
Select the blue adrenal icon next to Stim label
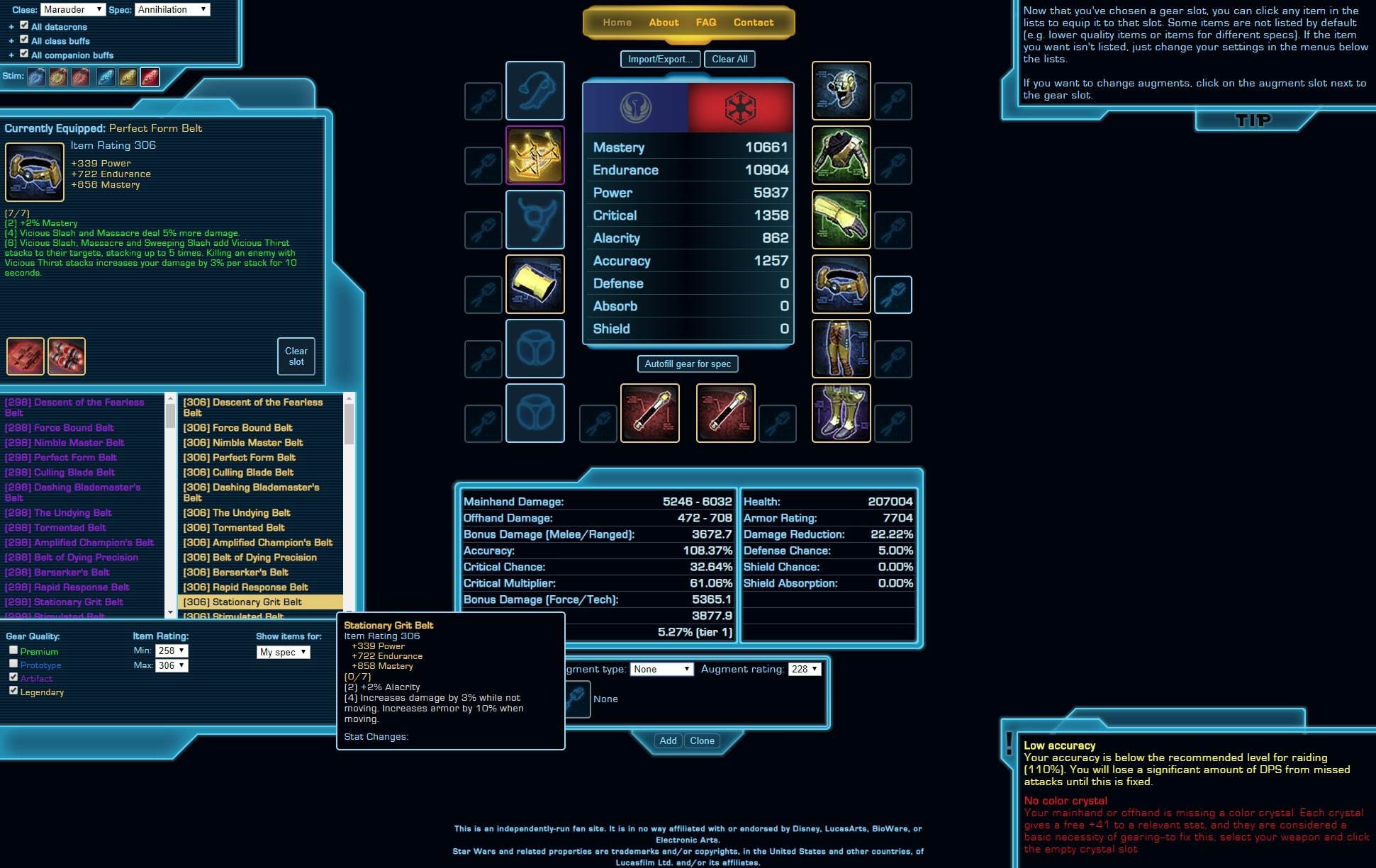(37, 77)
